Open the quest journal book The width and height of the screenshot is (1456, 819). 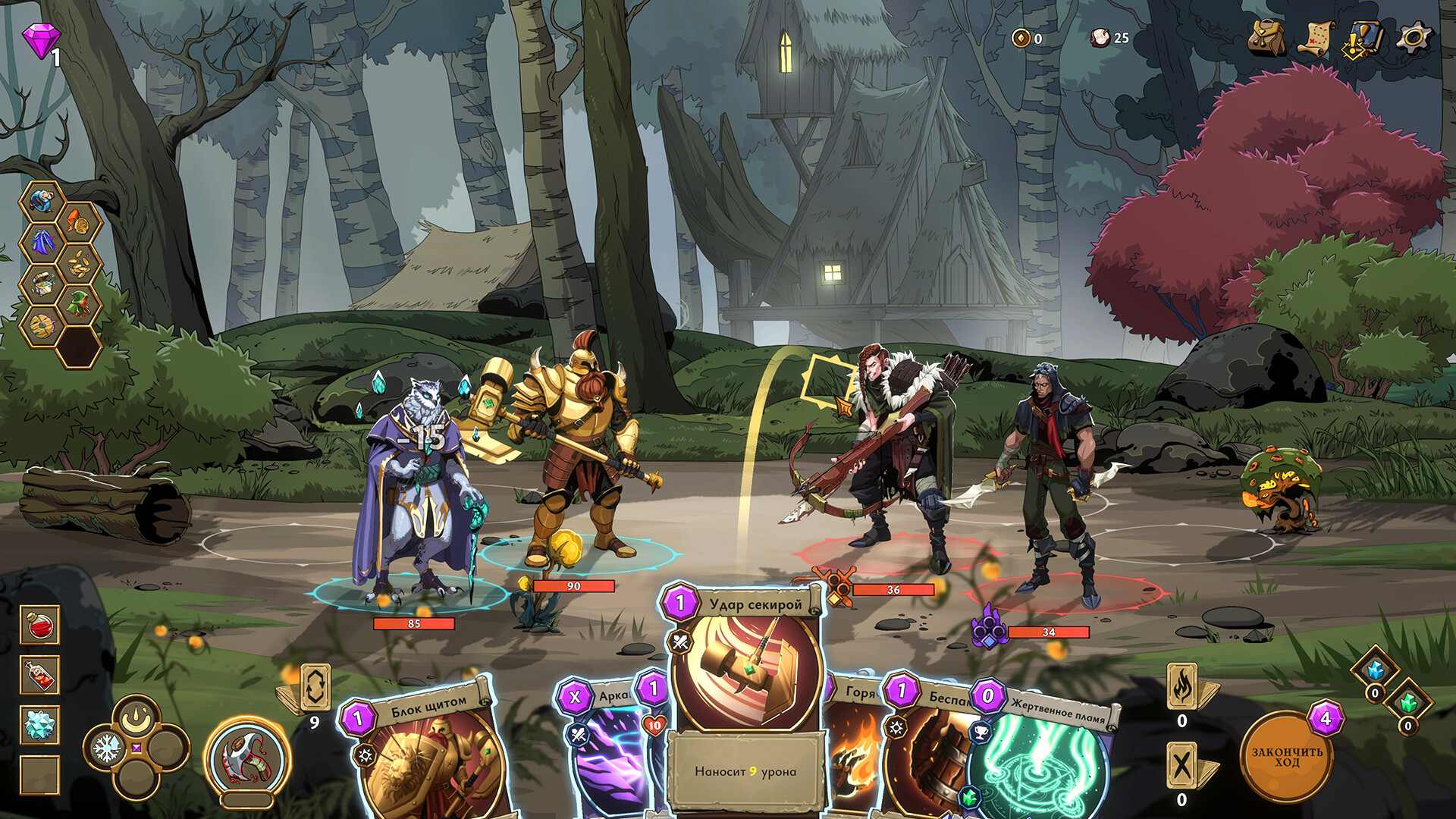[1363, 38]
